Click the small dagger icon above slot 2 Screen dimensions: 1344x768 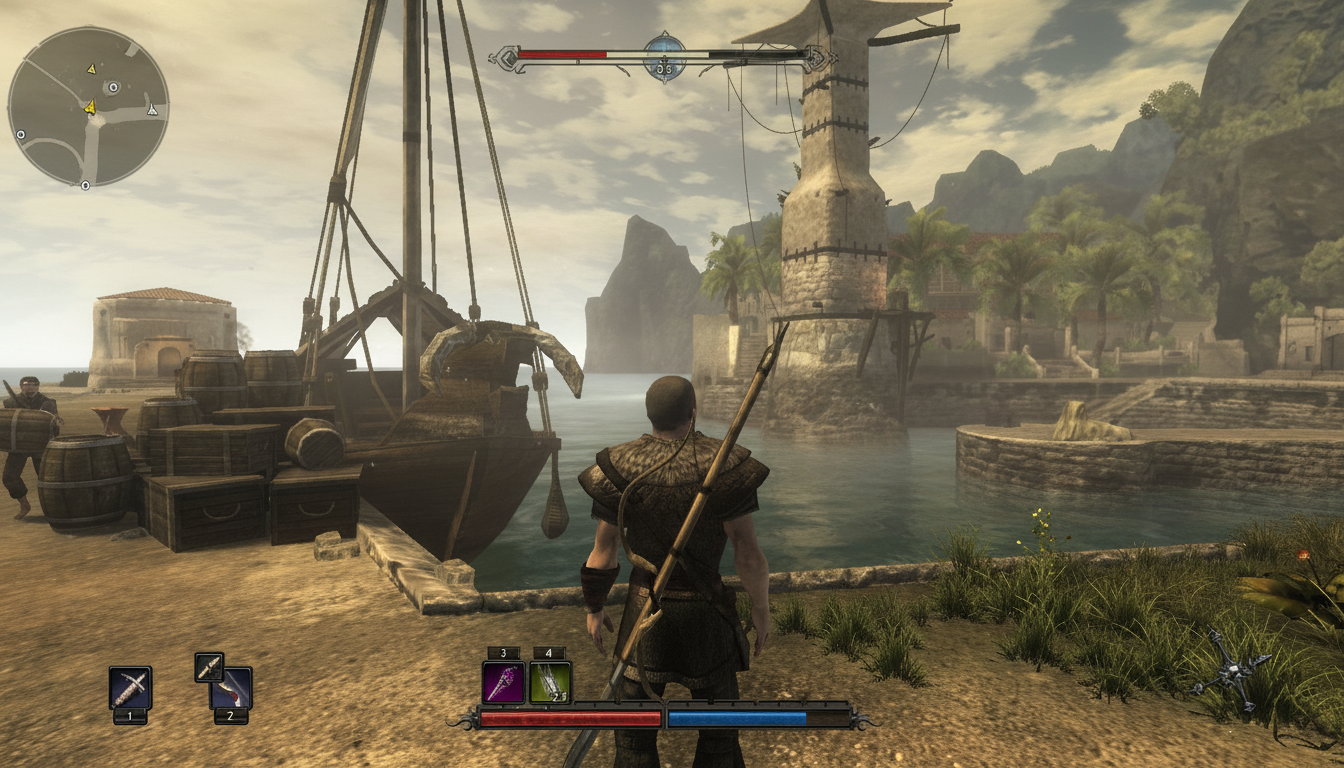pos(209,667)
